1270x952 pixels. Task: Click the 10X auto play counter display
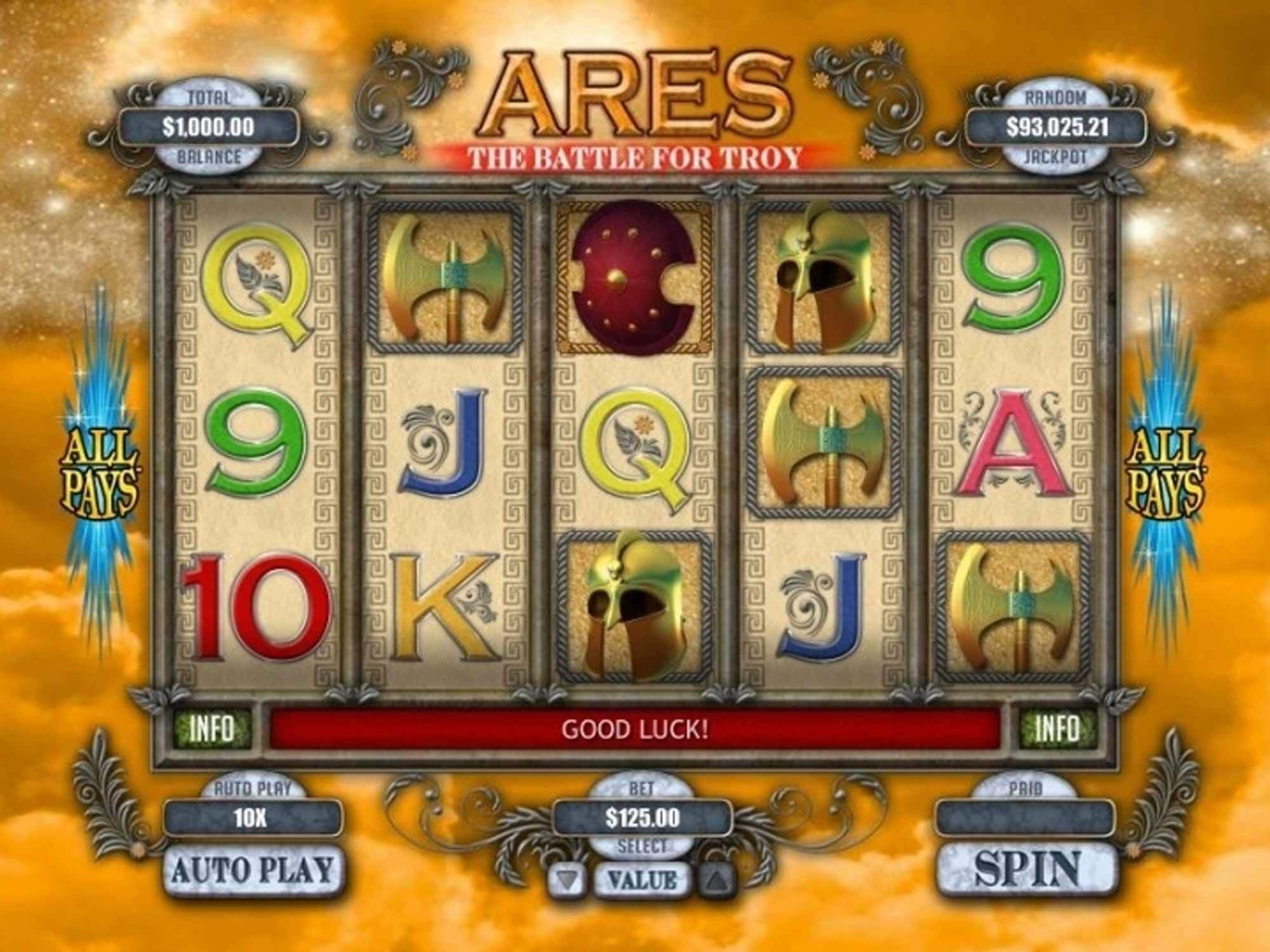coord(253,819)
